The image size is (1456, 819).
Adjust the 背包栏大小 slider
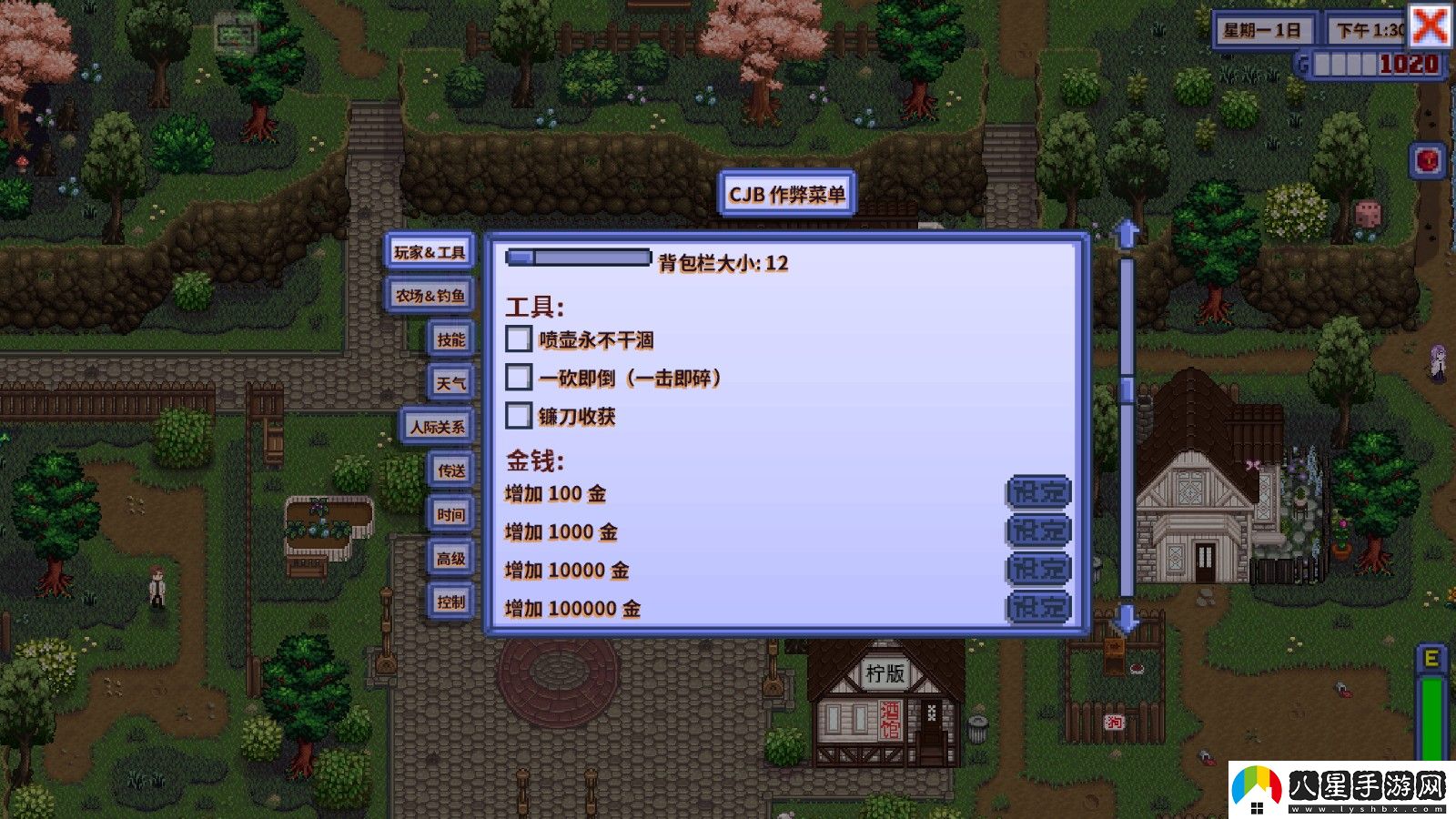519,258
